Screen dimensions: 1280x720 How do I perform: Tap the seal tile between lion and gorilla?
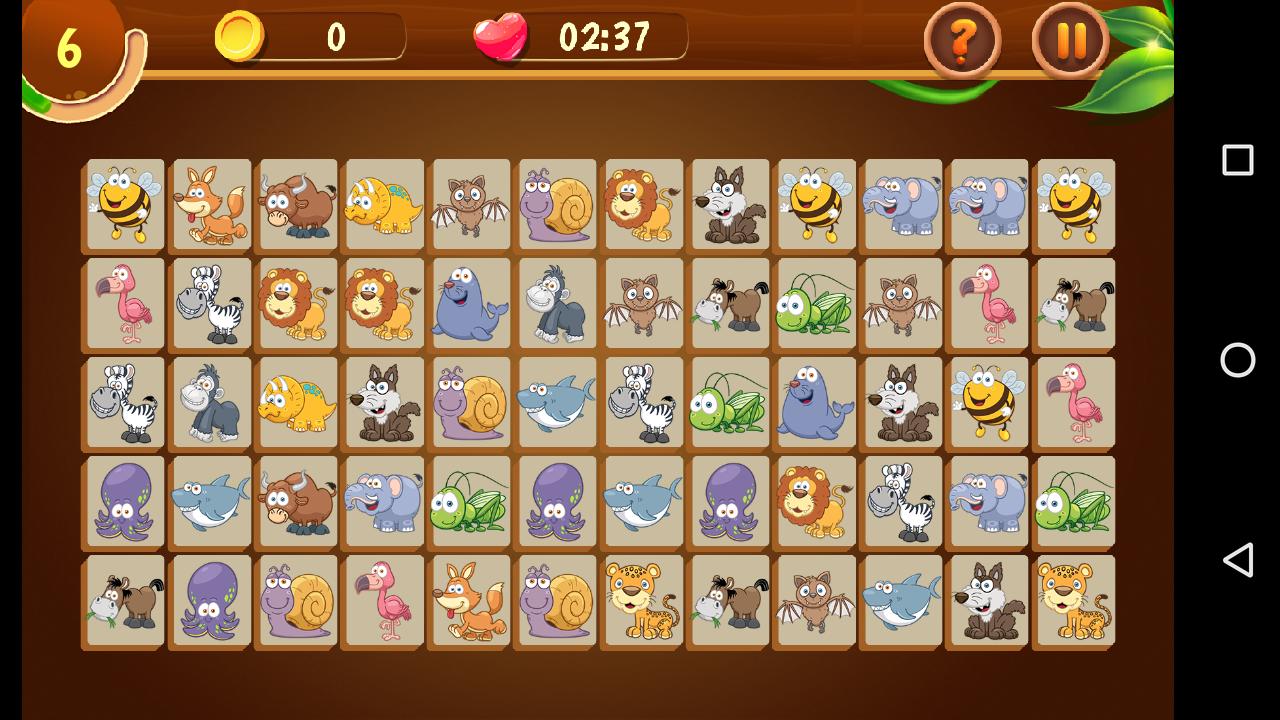(x=470, y=303)
